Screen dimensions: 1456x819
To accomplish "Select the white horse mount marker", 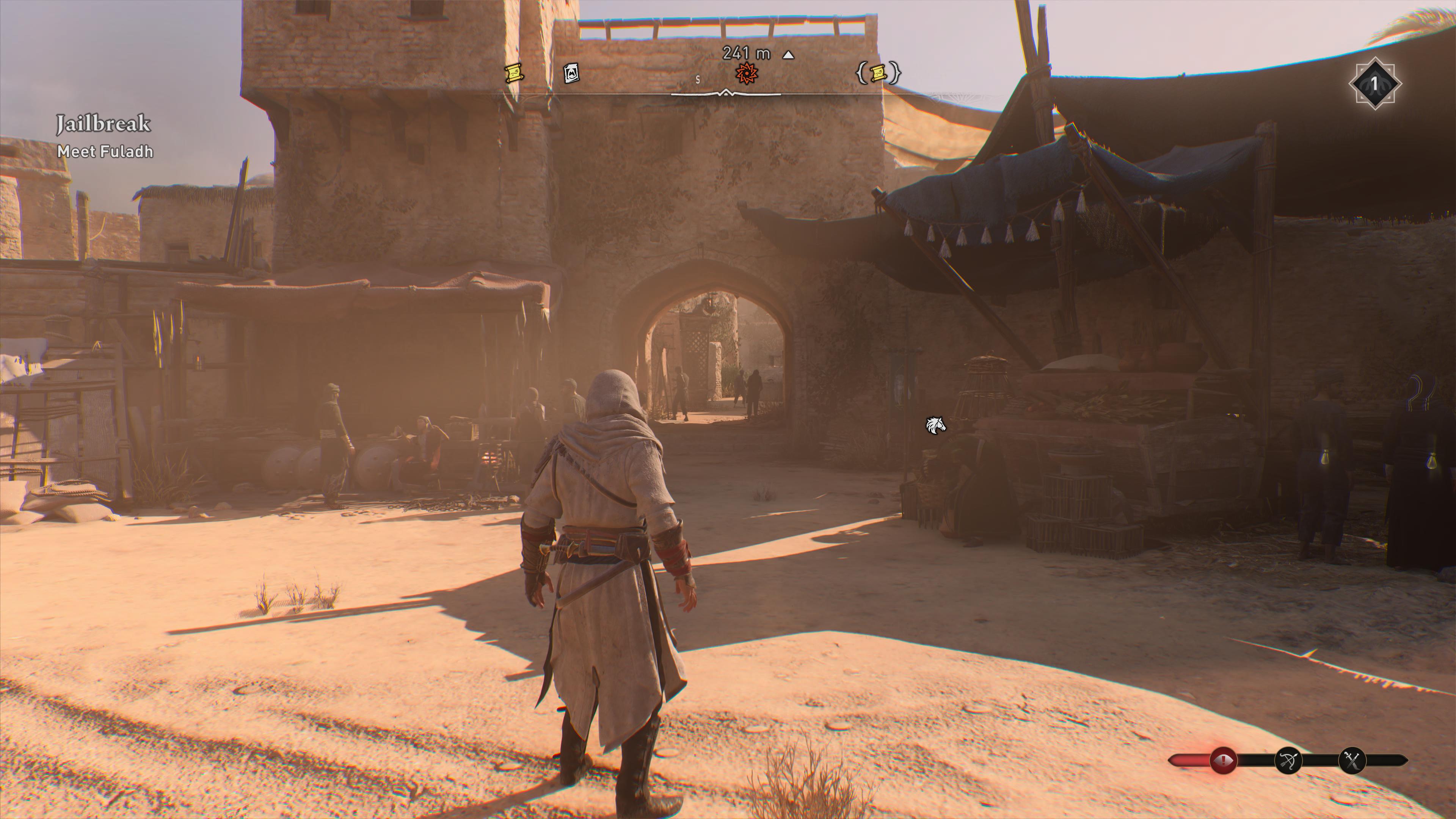I will click(935, 425).
